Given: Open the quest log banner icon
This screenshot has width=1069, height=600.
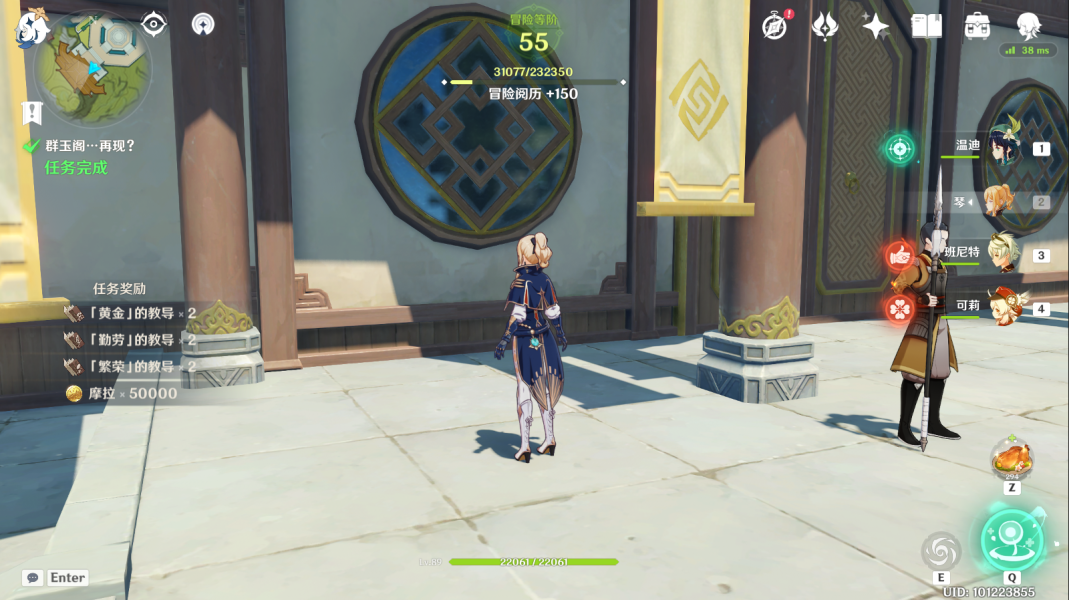Looking at the screenshot, I should coord(32,113).
